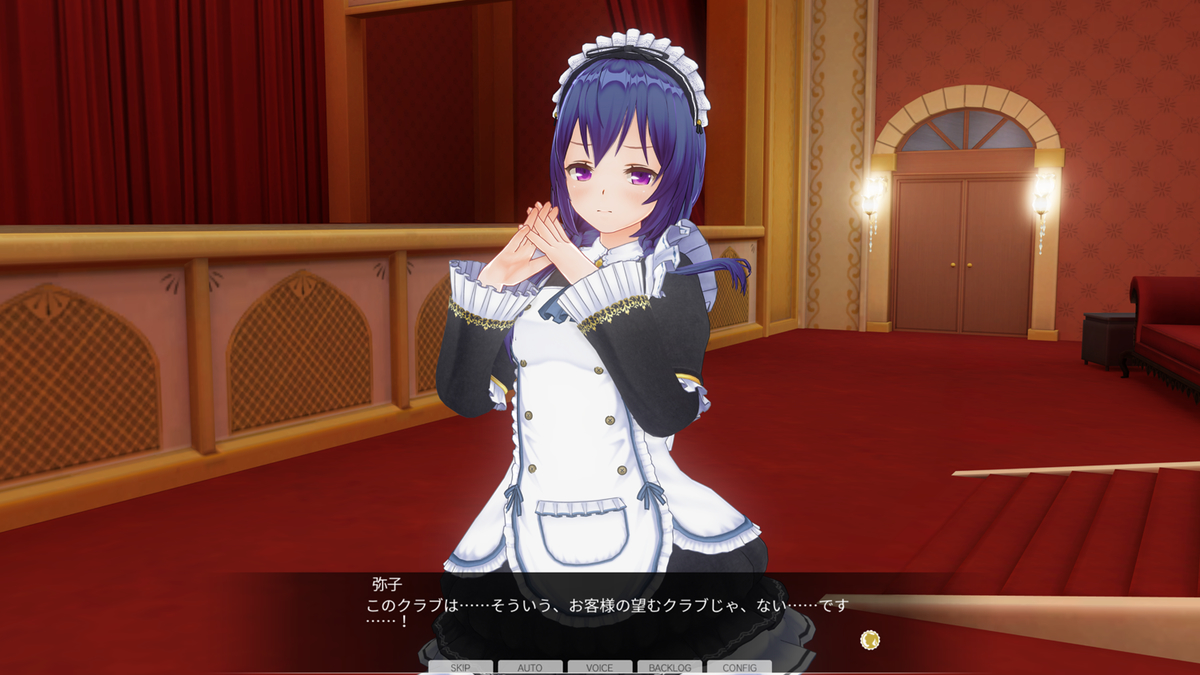The width and height of the screenshot is (1200, 675).
Task: Open the CONFIG settings
Action: point(739,667)
